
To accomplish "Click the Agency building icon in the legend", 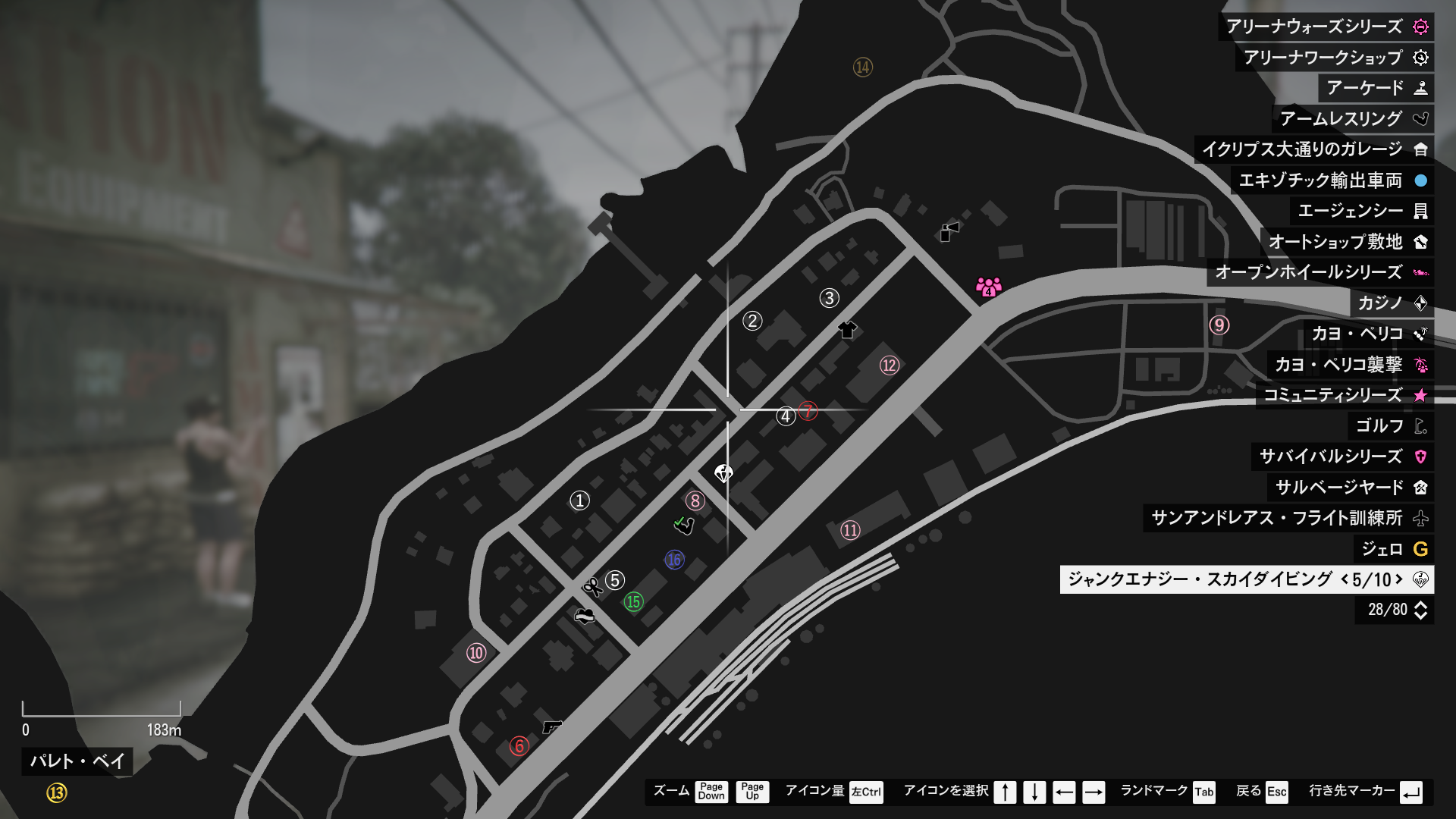I will (x=1422, y=212).
